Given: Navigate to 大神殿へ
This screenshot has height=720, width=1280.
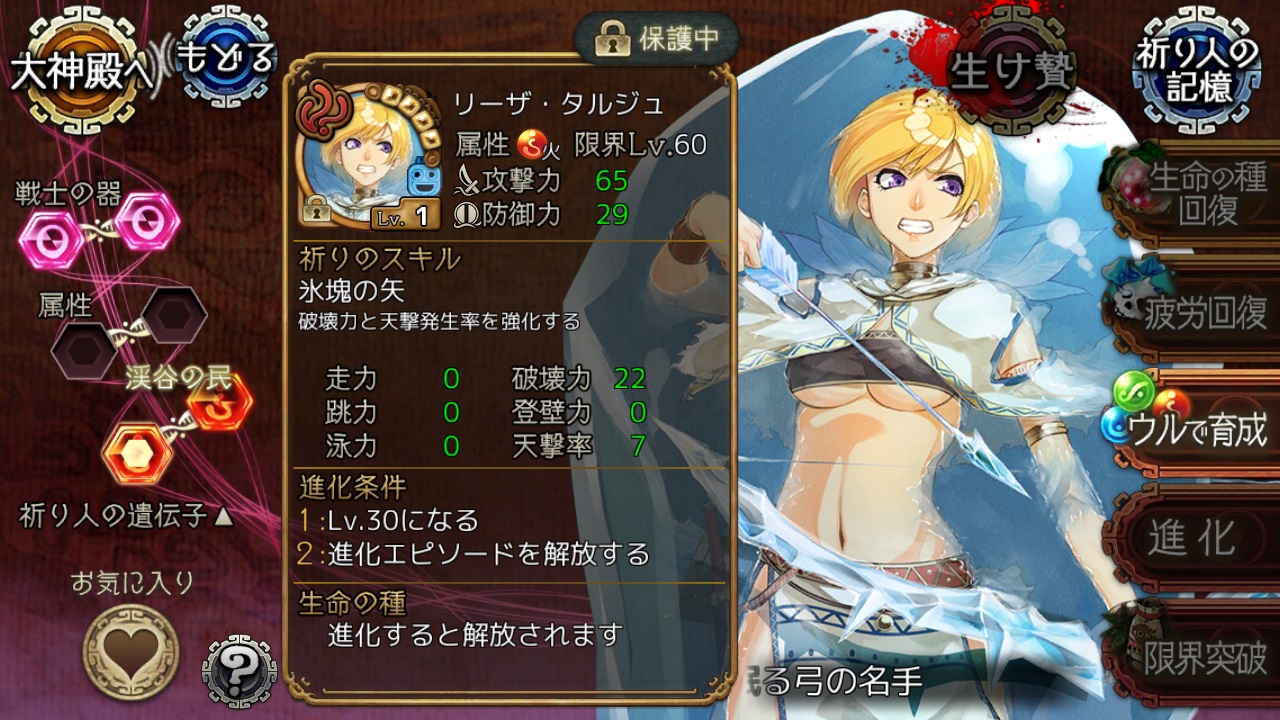Looking at the screenshot, I should pos(78,67).
